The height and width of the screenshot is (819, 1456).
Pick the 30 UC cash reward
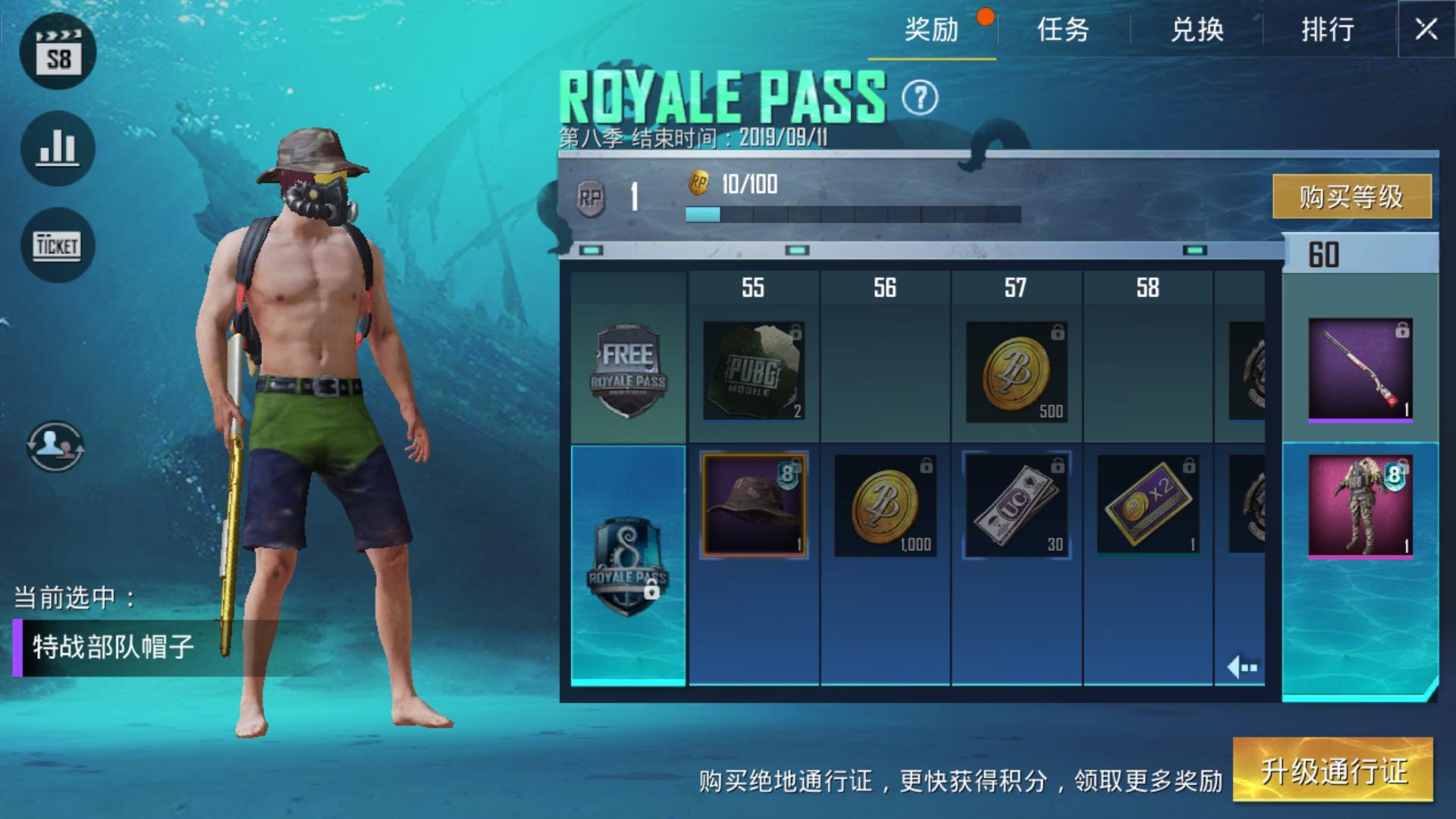pyautogui.click(x=1016, y=504)
